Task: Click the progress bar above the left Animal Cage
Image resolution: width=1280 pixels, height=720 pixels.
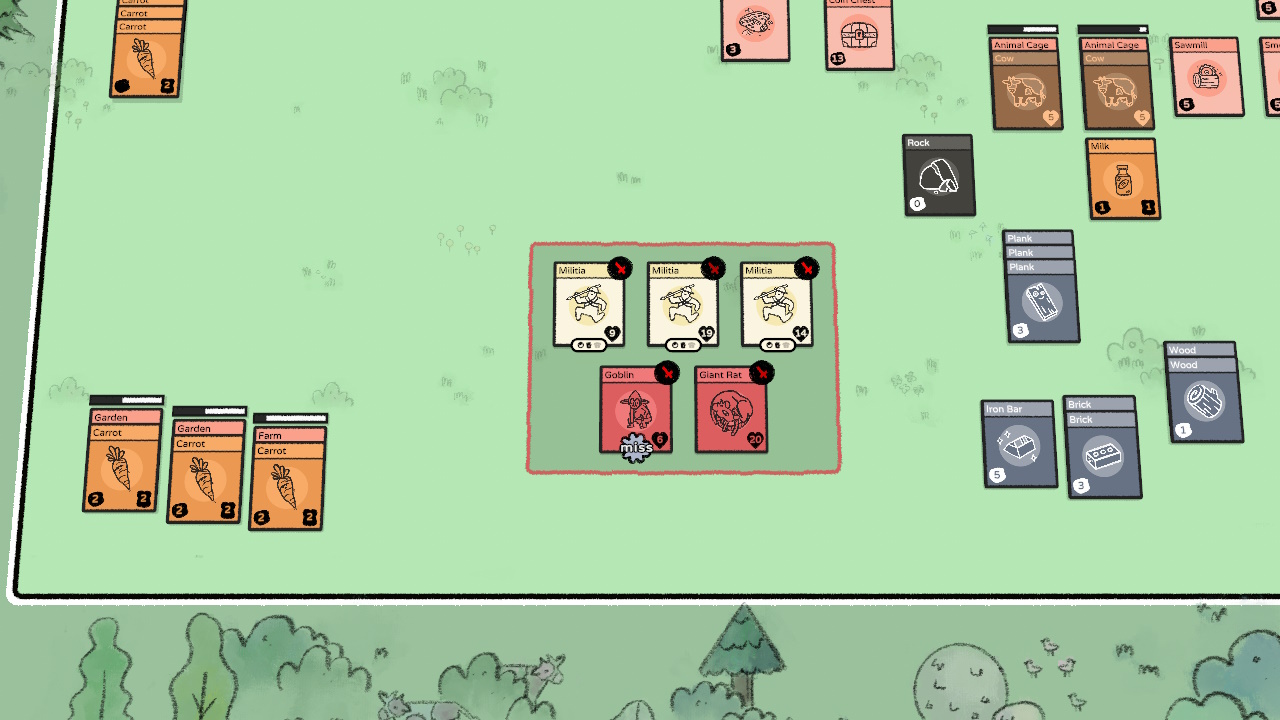Action: [x=1024, y=30]
